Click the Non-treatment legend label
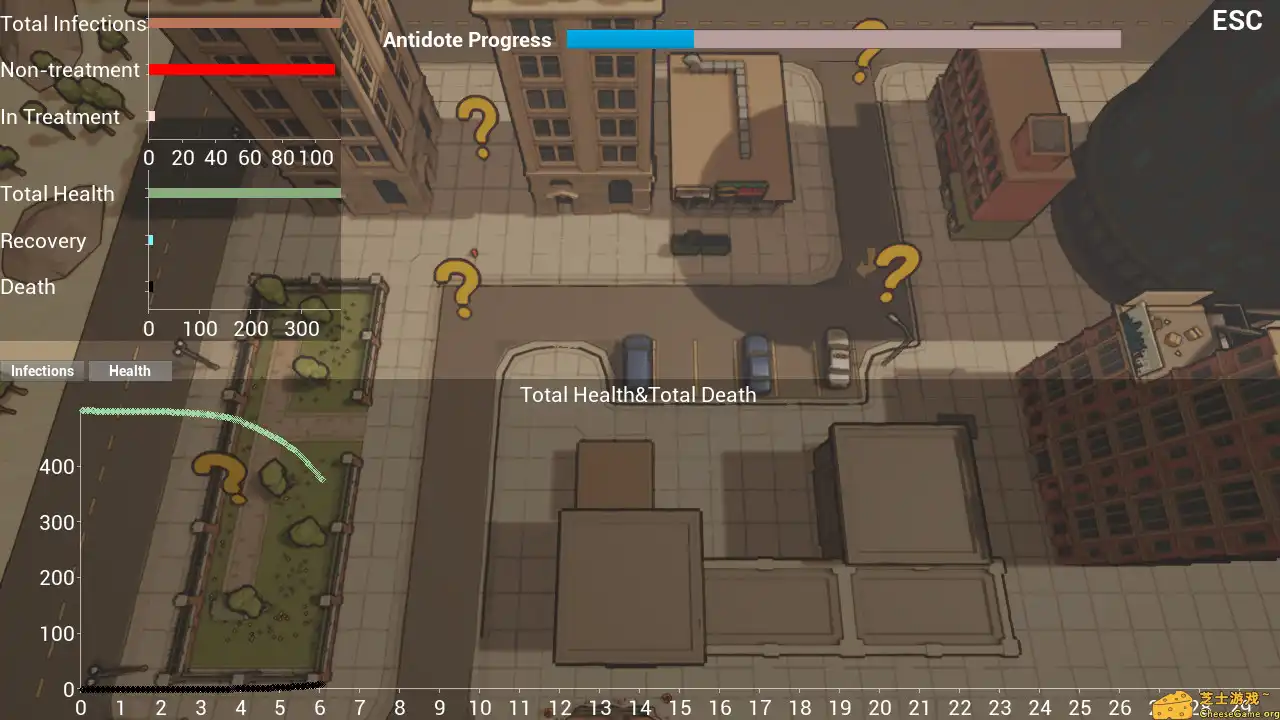The height and width of the screenshot is (720, 1280). 70,70
